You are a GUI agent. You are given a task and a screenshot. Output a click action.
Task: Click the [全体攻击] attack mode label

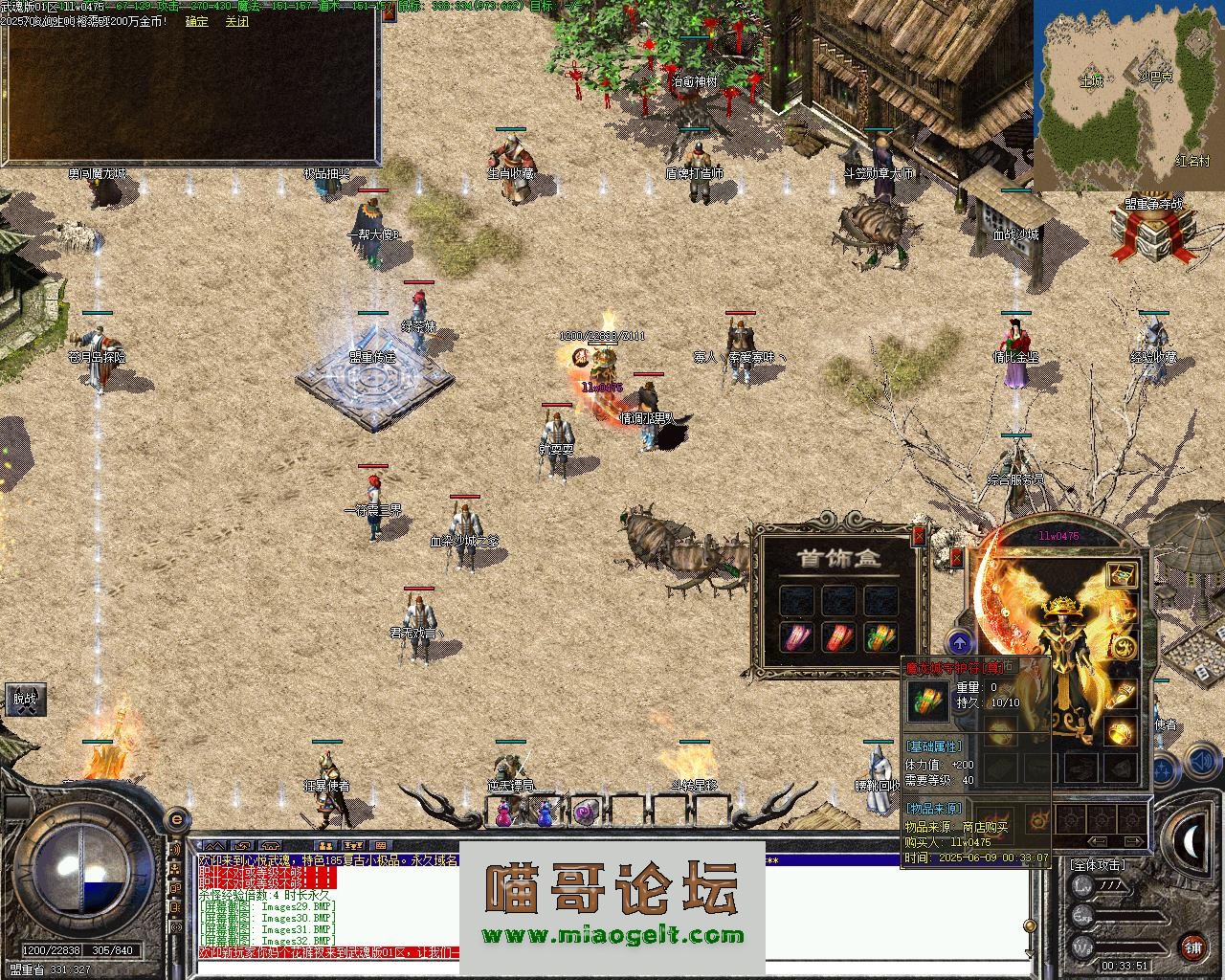[1097, 864]
